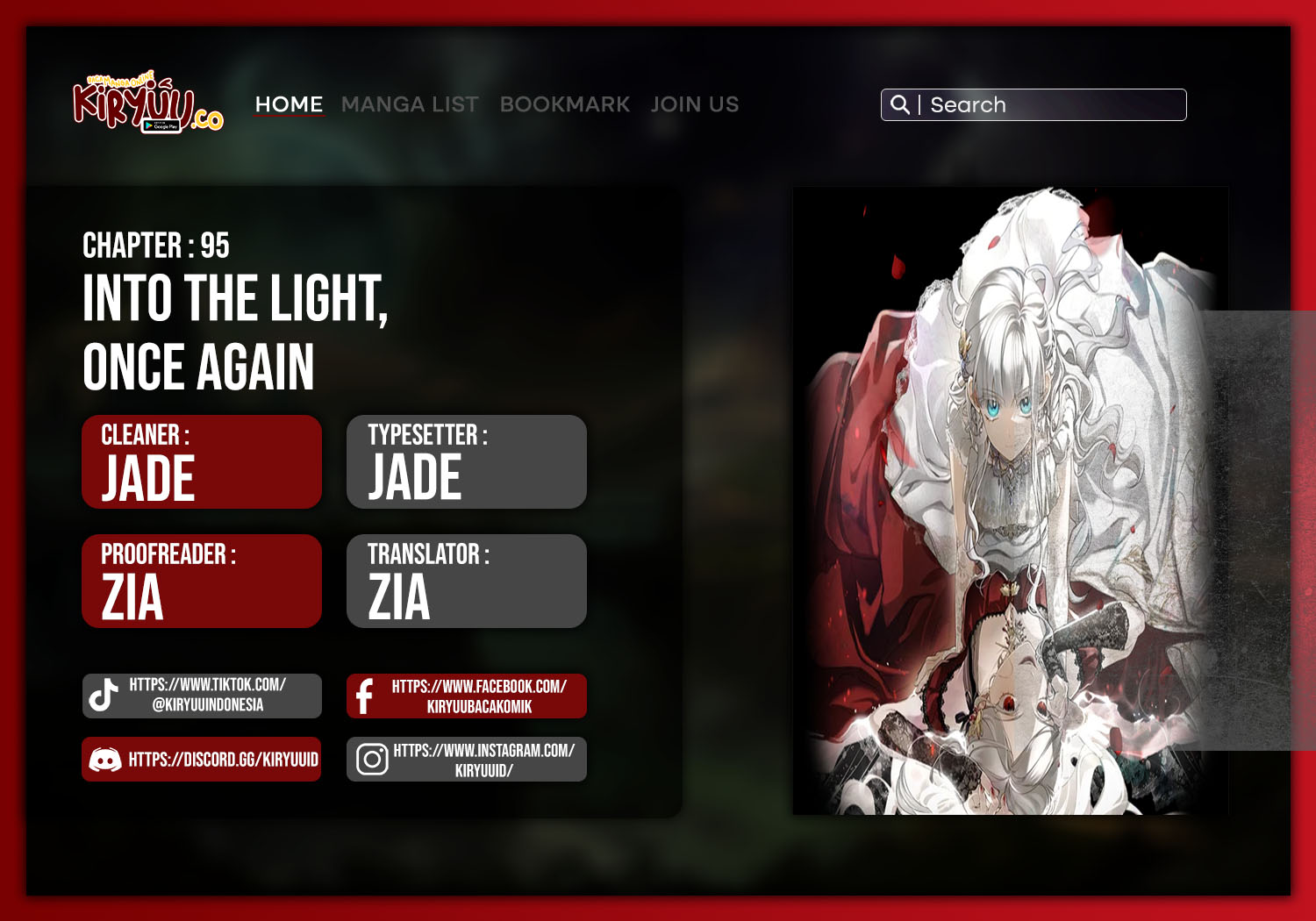Viewport: 1316px width, 921px height.
Task: Select the manga cover artwork thumbnail
Action: [1010, 501]
